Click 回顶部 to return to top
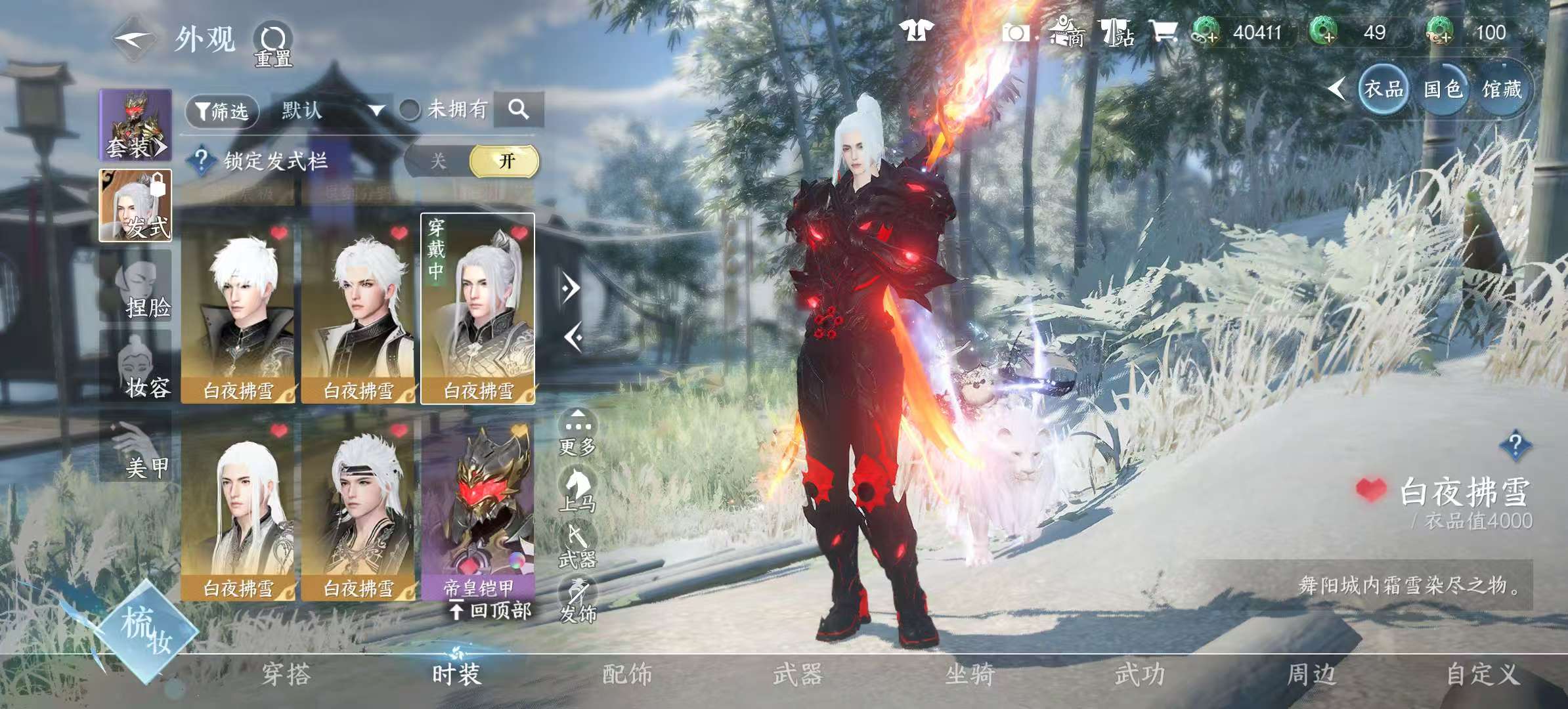1568x709 pixels. (491, 611)
